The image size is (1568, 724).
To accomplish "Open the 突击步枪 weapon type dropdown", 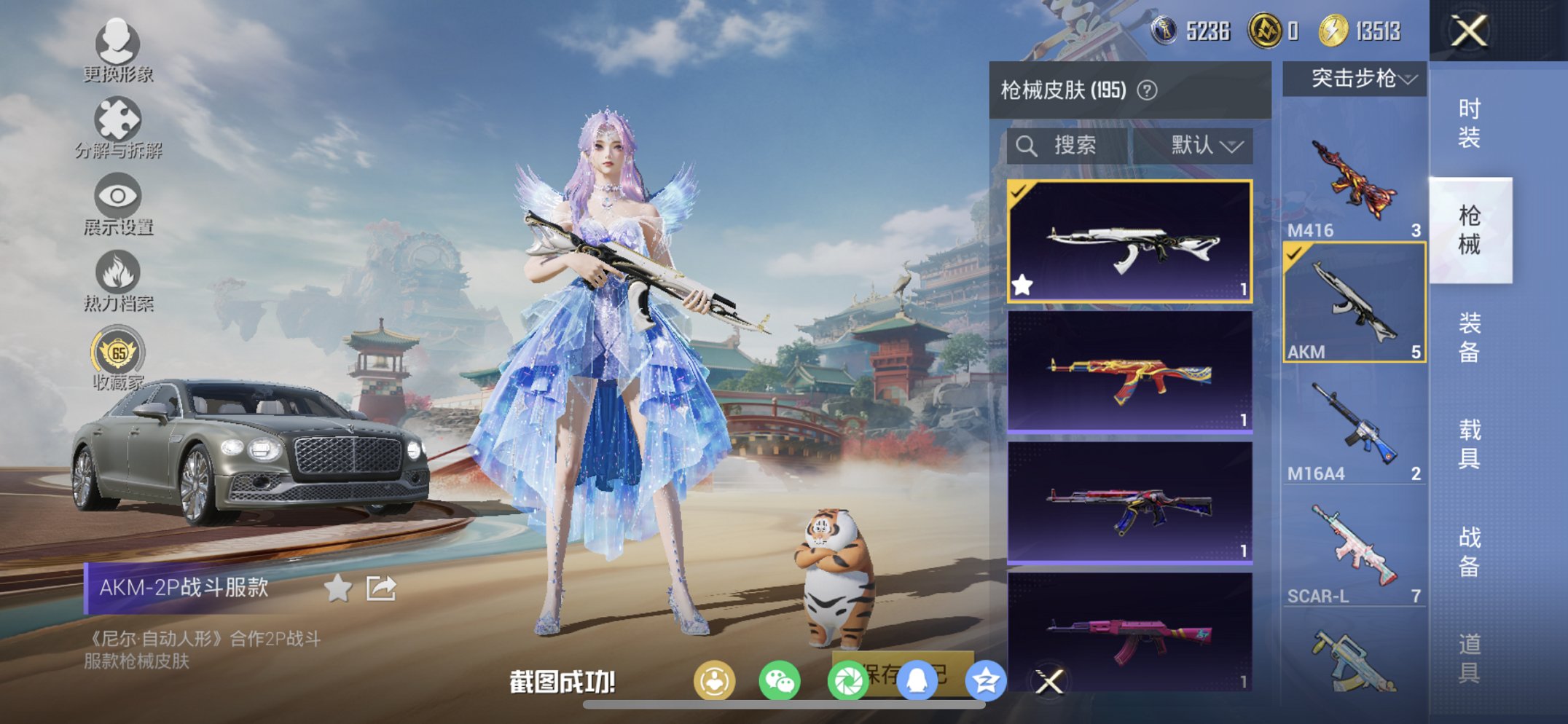I will pyautogui.click(x=1355, y=79).
